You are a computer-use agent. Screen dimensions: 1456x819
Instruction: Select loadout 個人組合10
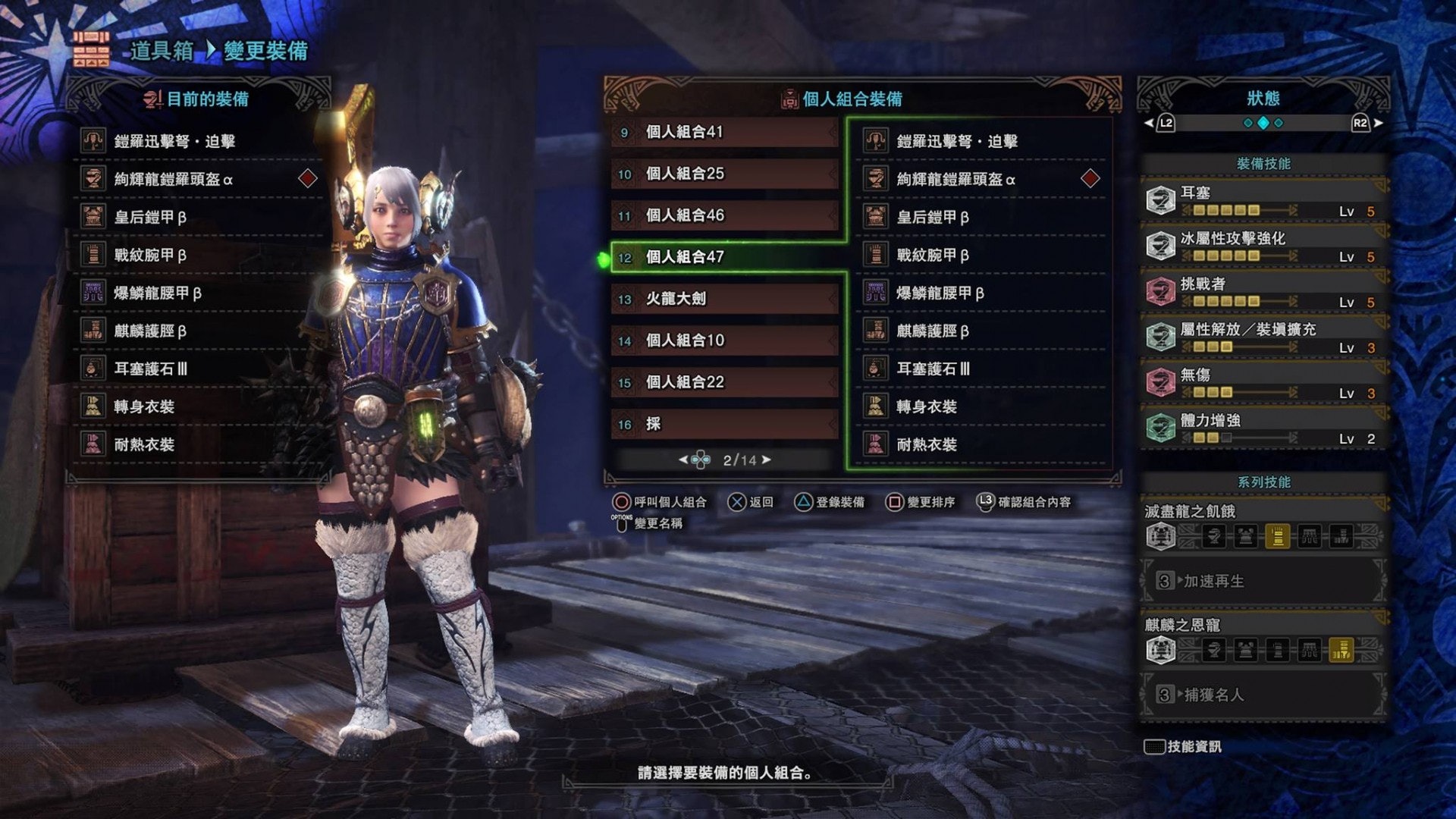pyautogui.click(x=724, y=340)
